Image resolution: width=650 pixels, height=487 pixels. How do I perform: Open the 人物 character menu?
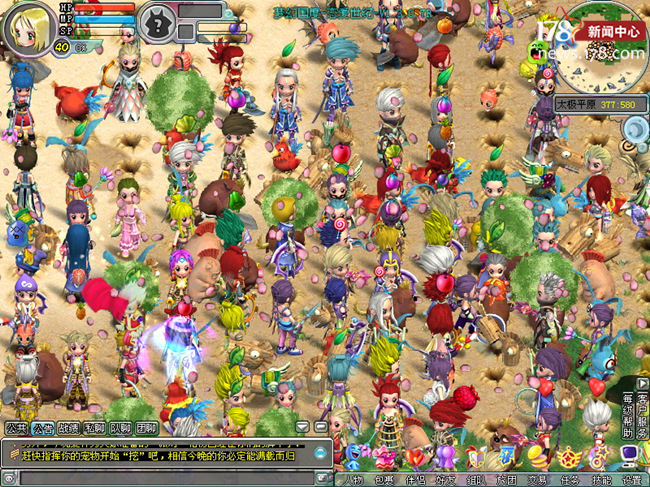click(x=354, y=478)
